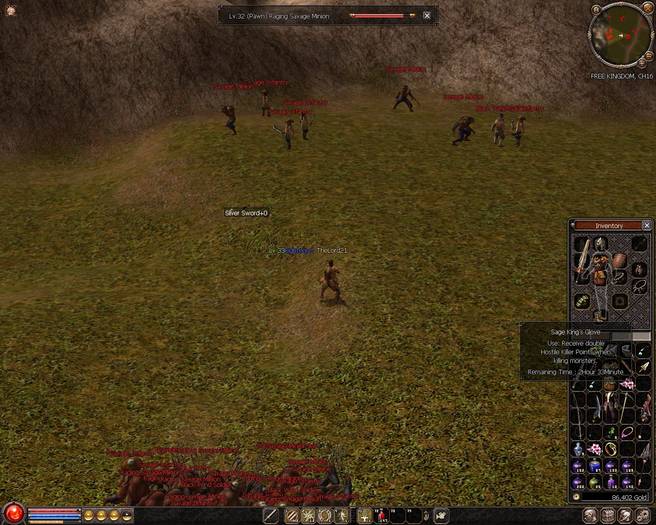Image resolution: width=656 pixels, height=525 pixels.
Task: Close the Raging Savage Minion target bar
Action: point(427,16)
